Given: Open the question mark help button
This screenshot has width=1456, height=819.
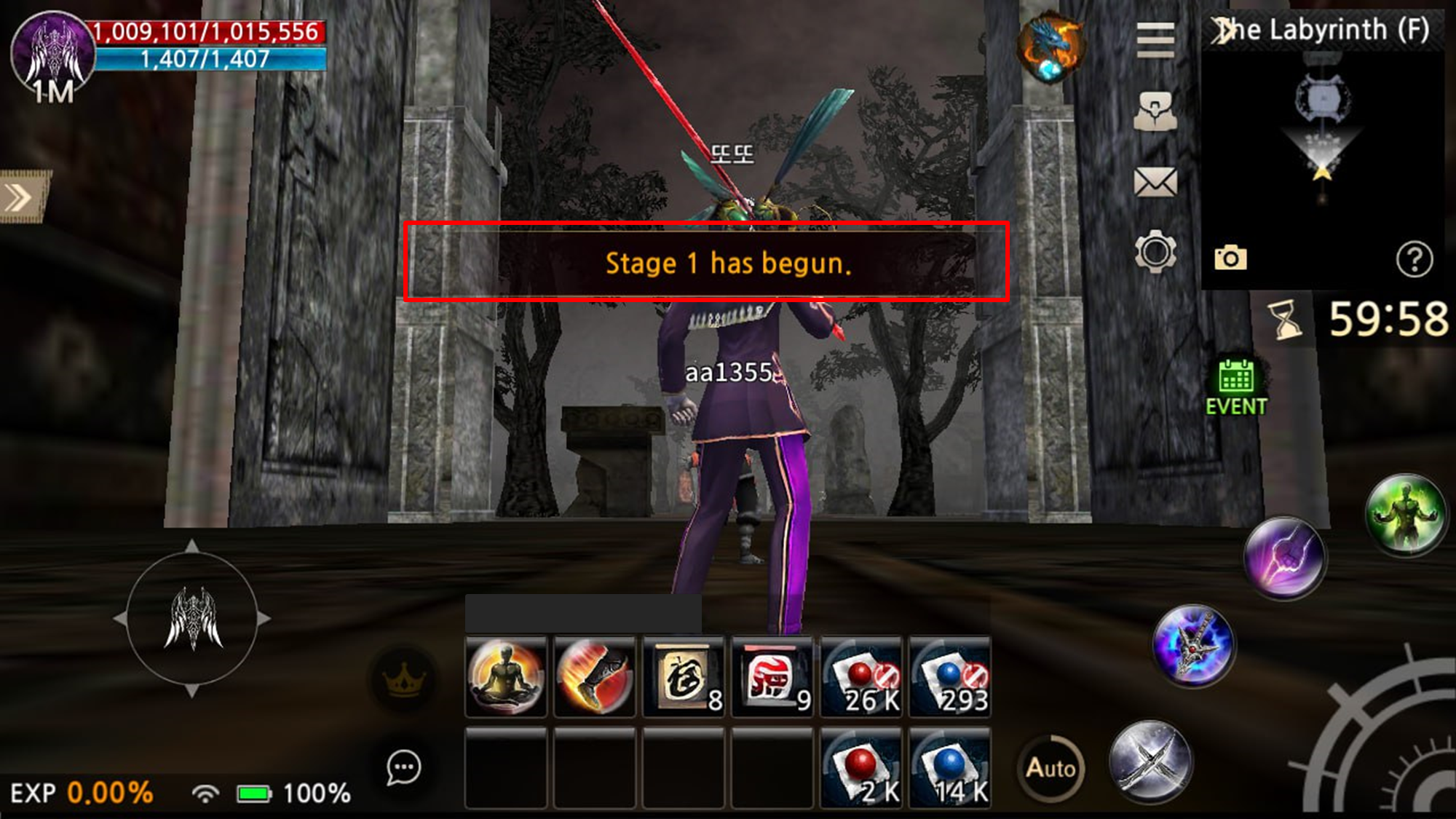Looking at the screenshot, I should pyautogui.click(x=1414, y=259).
